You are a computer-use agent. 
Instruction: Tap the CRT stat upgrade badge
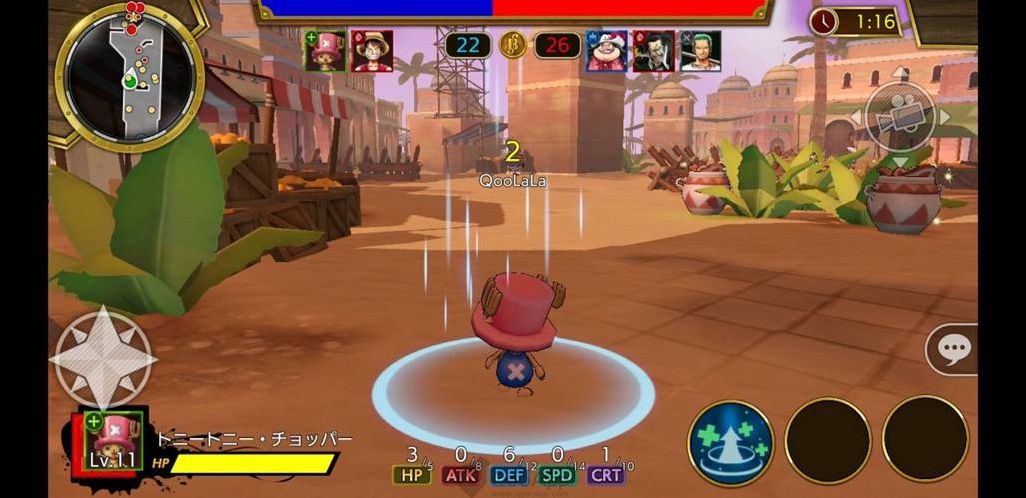click(605, 475)
